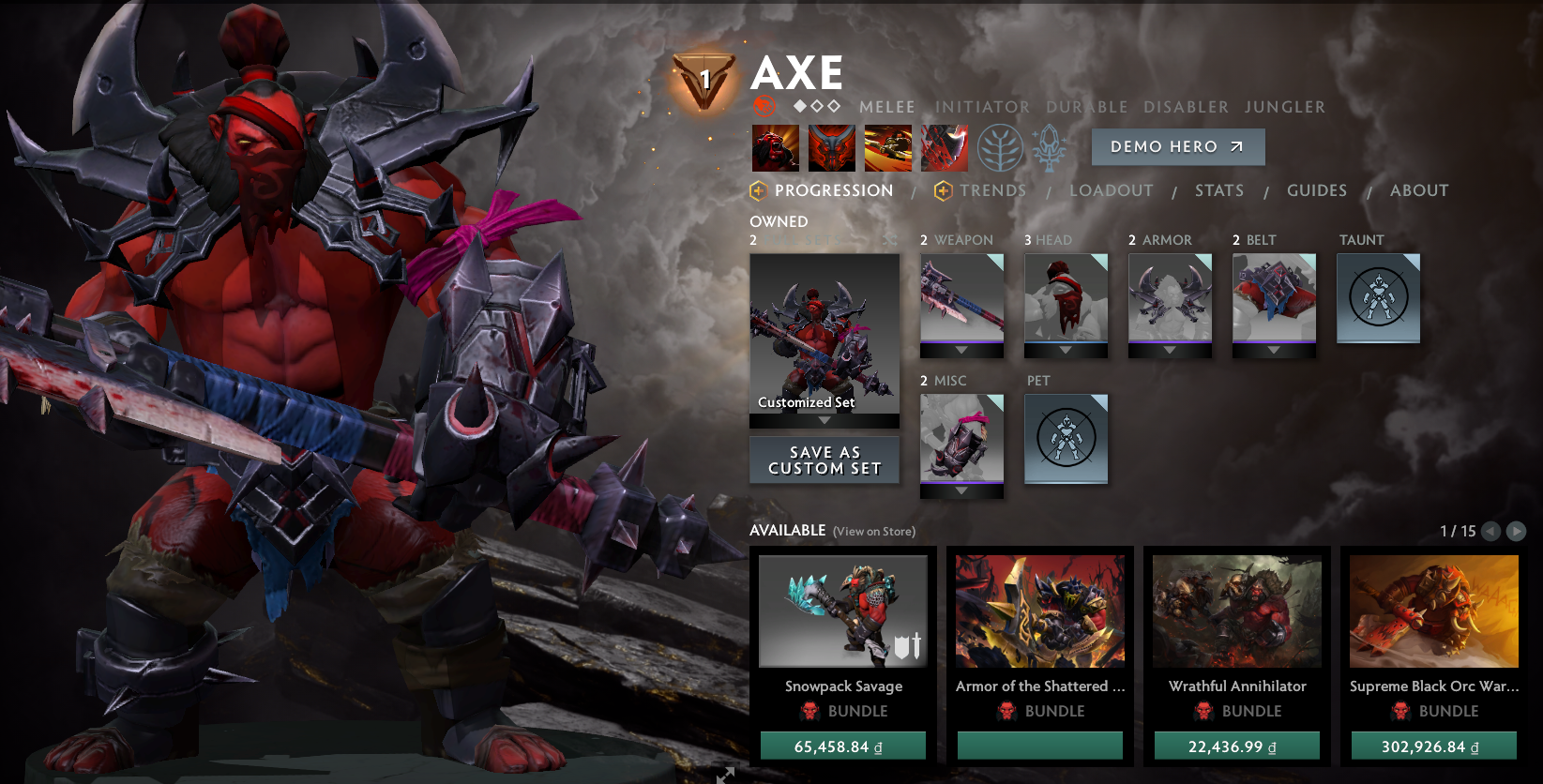This screenshot has width=1543, height=784.
Task: Select the Snowpack Savage bundle thumbnail
Action: click(842, 610)
